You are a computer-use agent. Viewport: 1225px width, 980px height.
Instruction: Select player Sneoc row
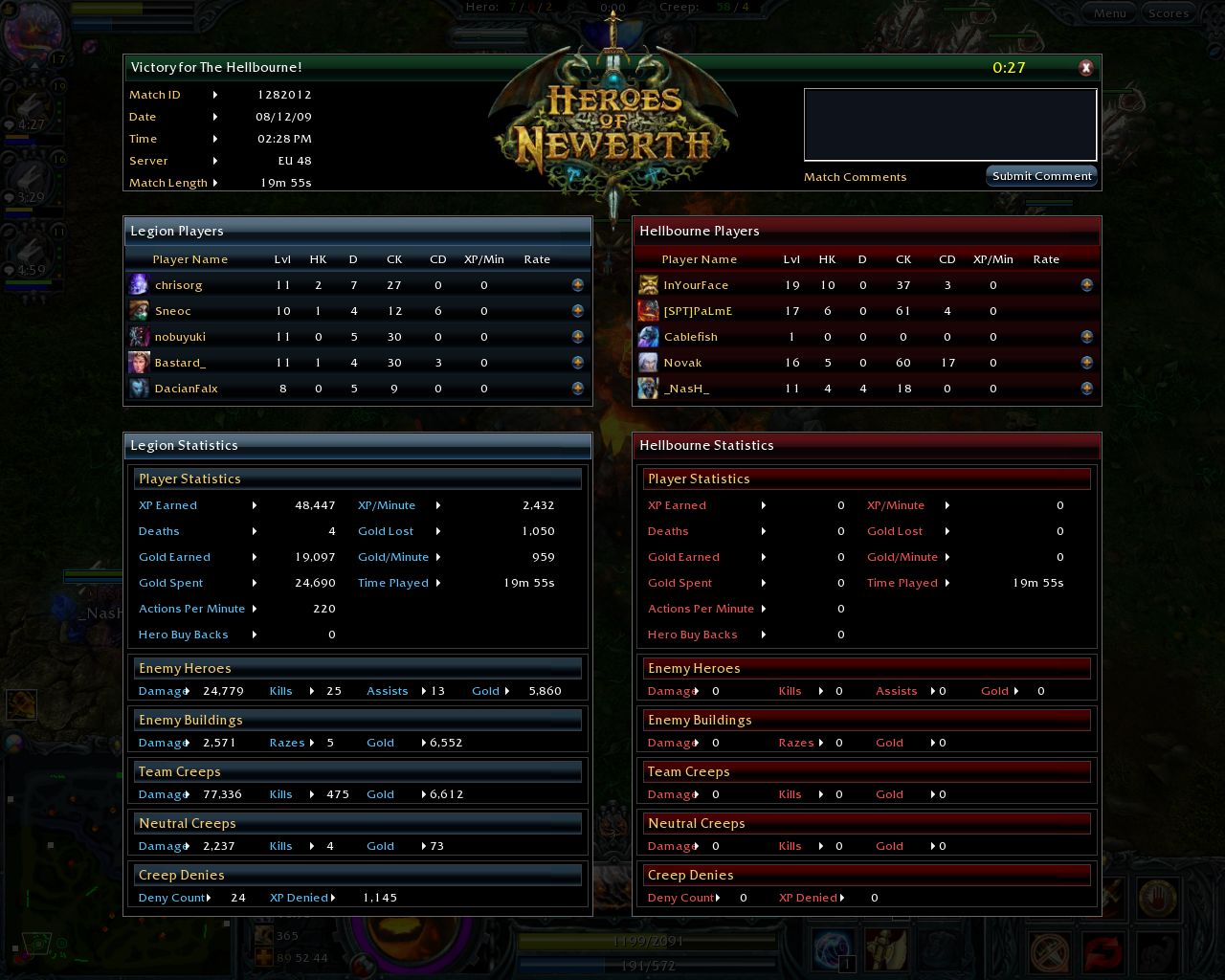[173, 311]
